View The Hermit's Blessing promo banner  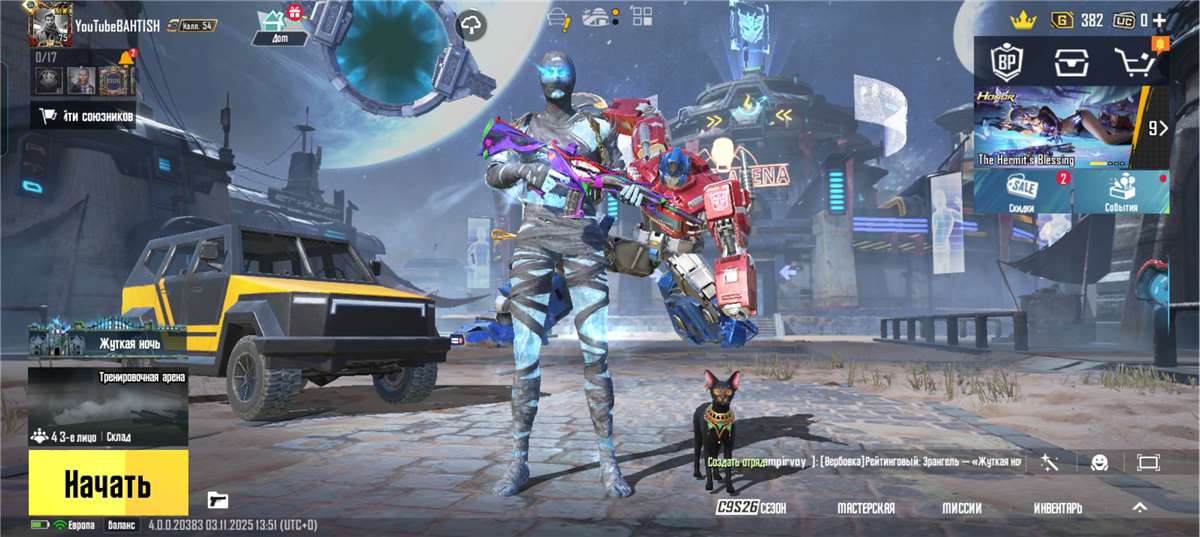coord(1060,127)
